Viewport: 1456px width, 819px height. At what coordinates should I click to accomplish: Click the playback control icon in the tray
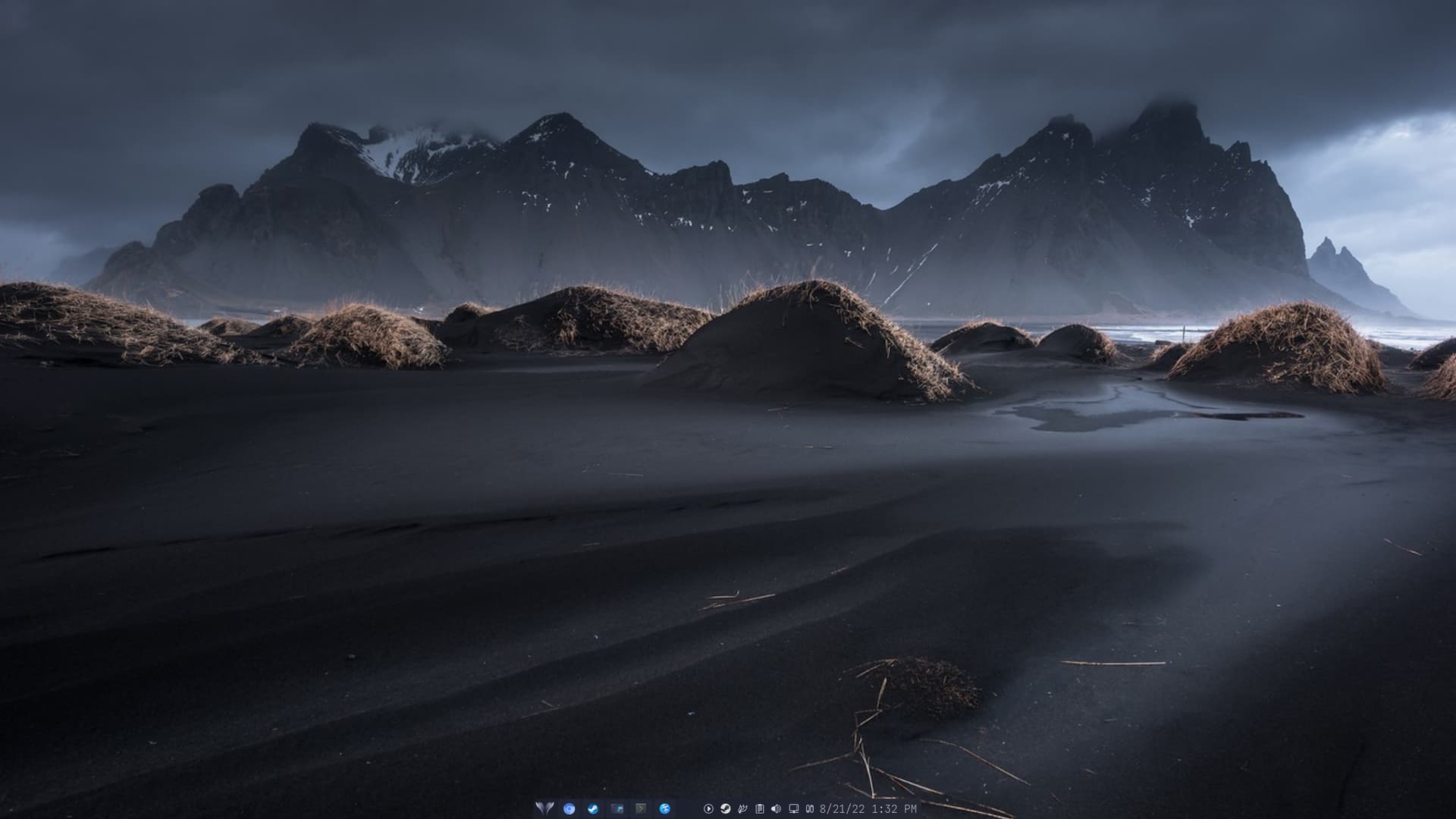tap(708, 808)
